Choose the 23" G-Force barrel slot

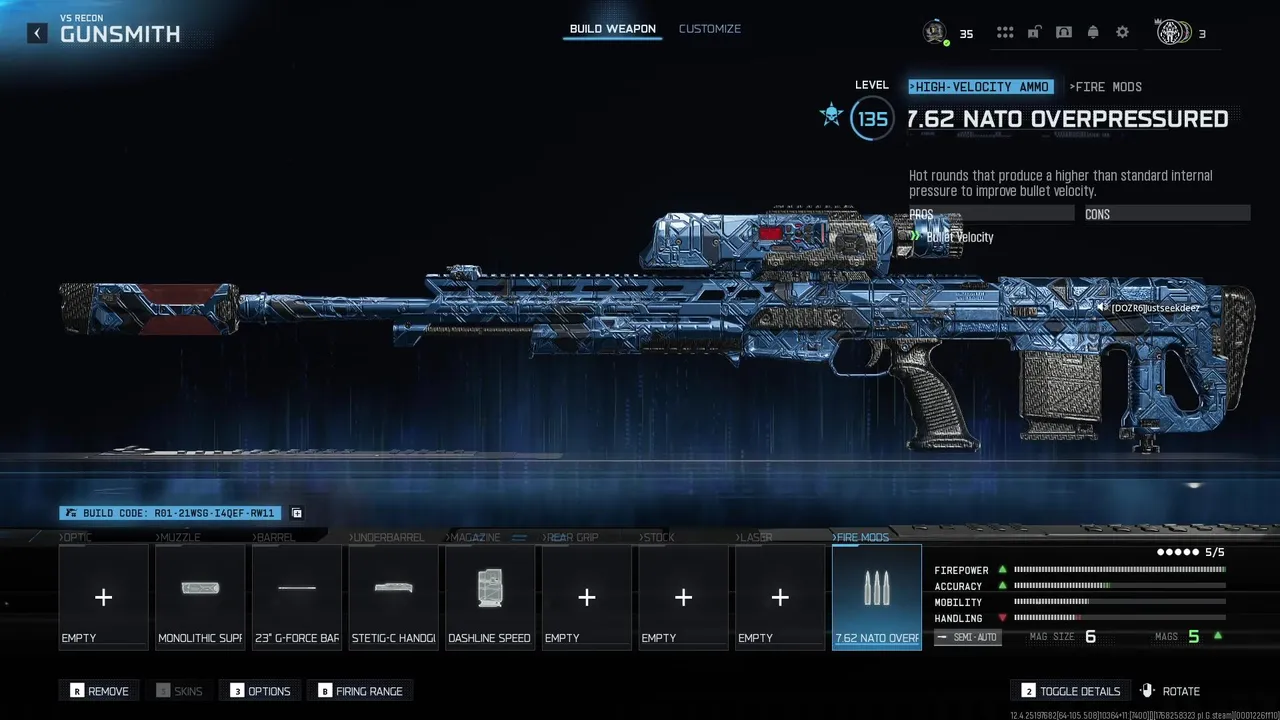[297, 597]
